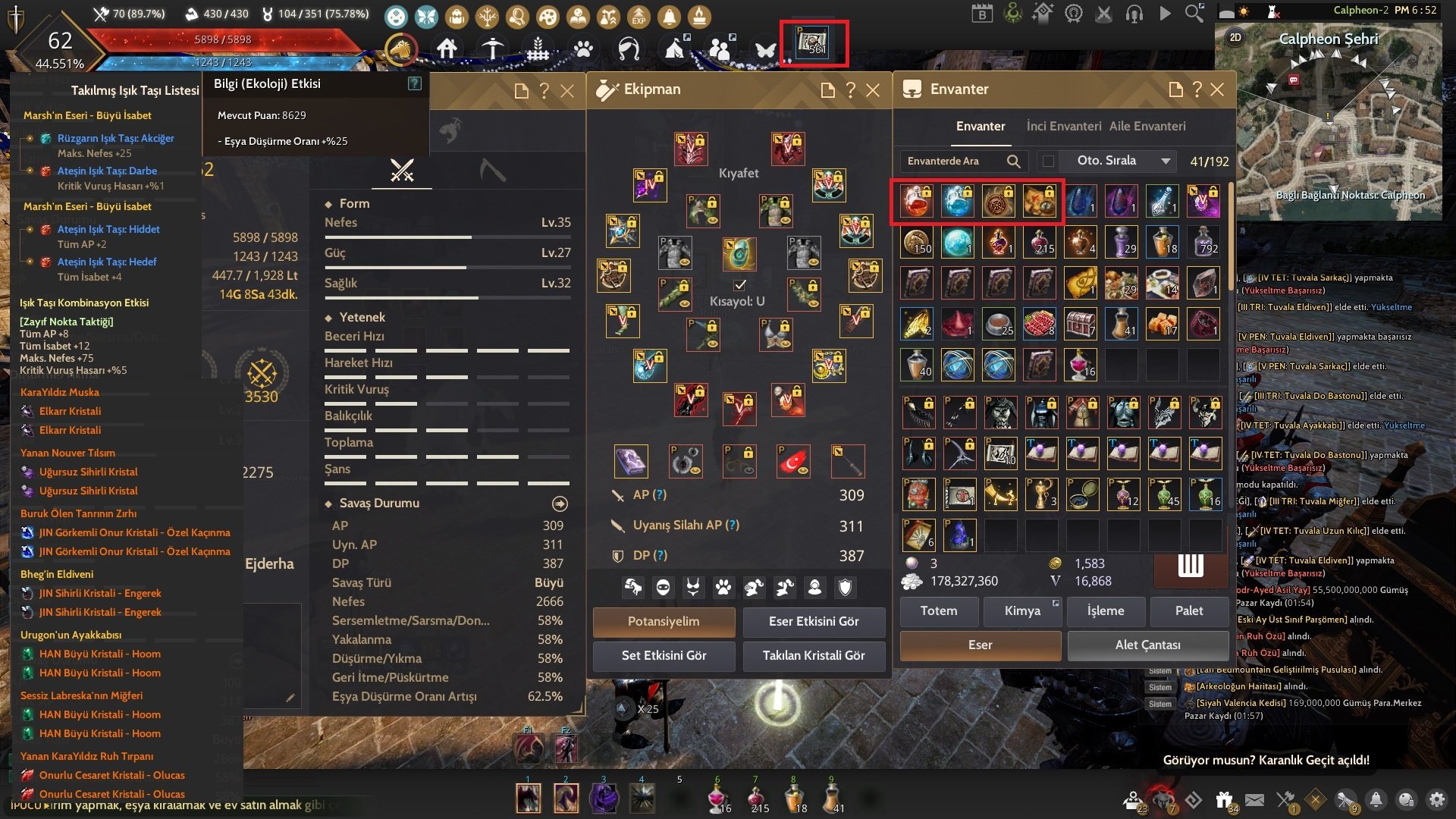Toggle the 2D mode button on minimap

click(1235, 38)
